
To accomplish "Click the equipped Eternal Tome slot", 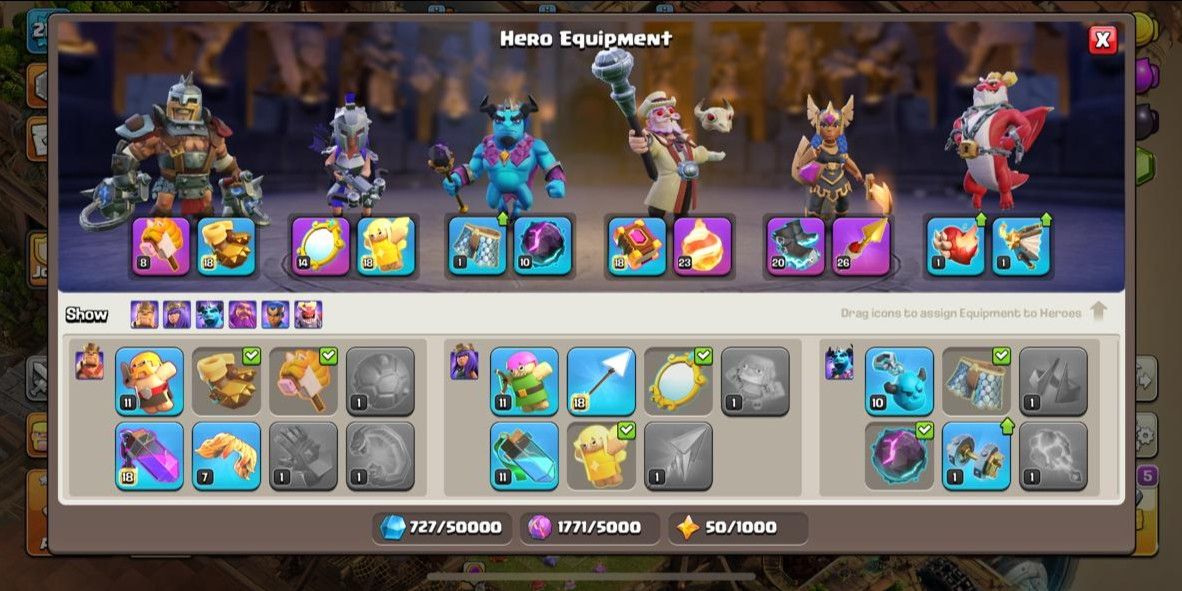I will click(637, 246).
